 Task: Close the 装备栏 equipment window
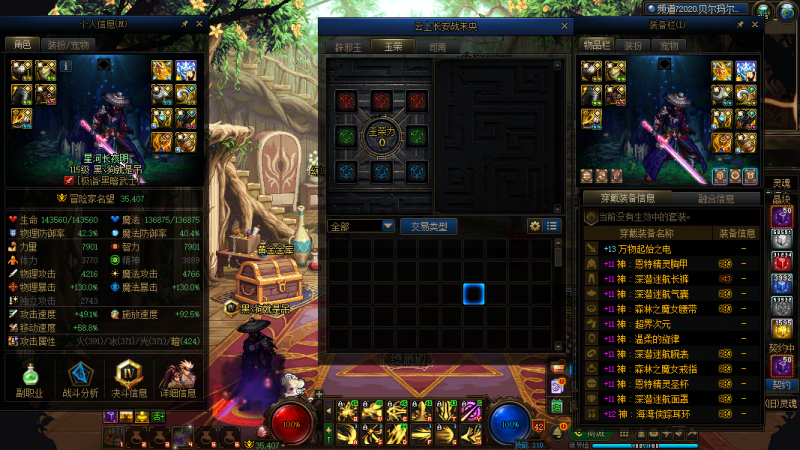point(753,22)
